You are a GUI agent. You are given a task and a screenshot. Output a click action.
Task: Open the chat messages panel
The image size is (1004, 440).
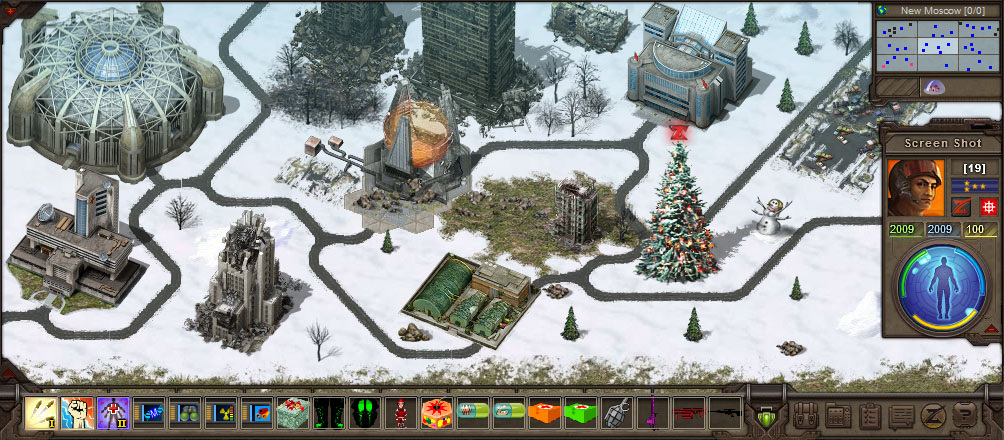901,414
